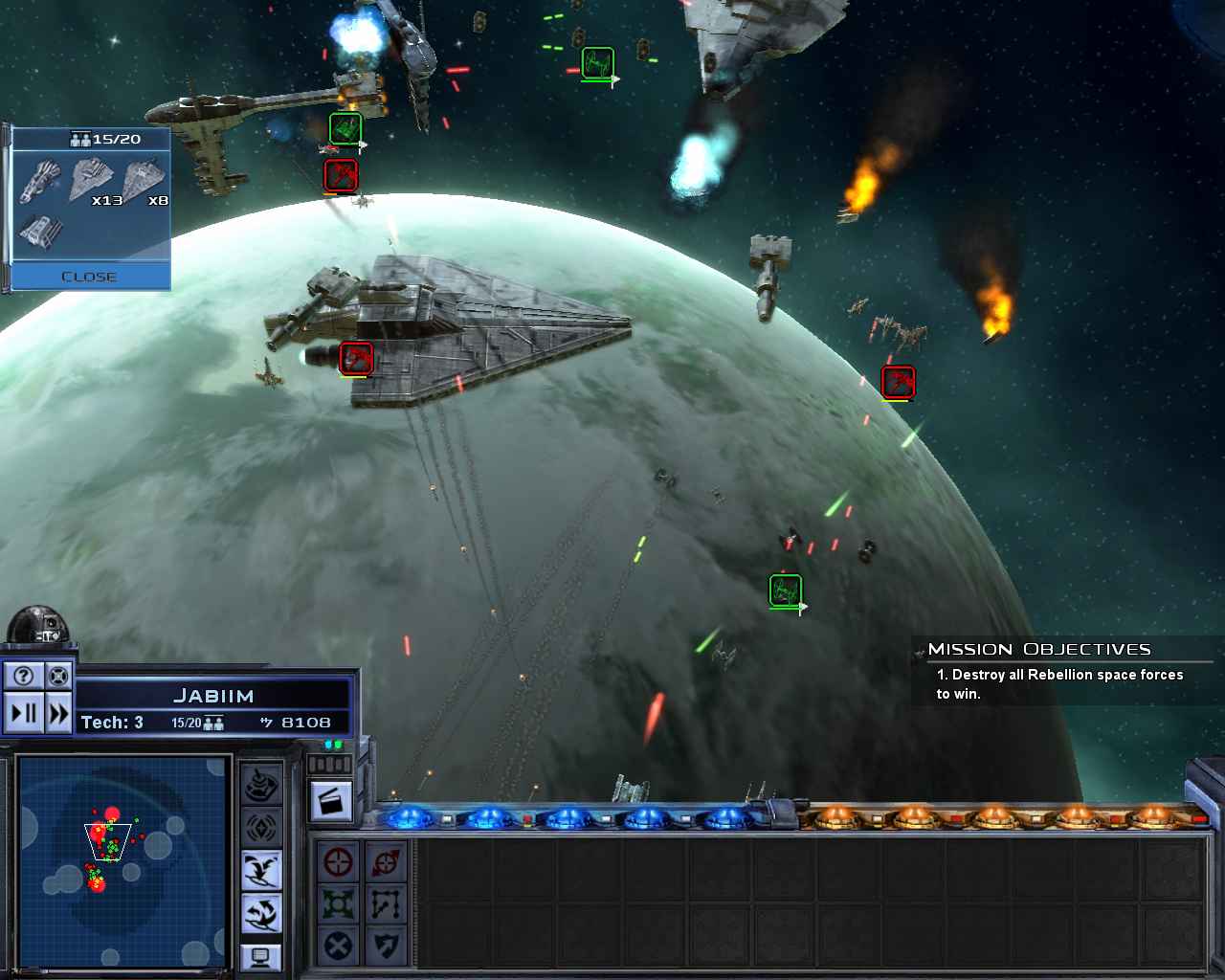The height and width of the screenshot is (980, 1225).
Task: Click the droid advisor head icon
Action: pyautogui.click(x=38, y=627)
